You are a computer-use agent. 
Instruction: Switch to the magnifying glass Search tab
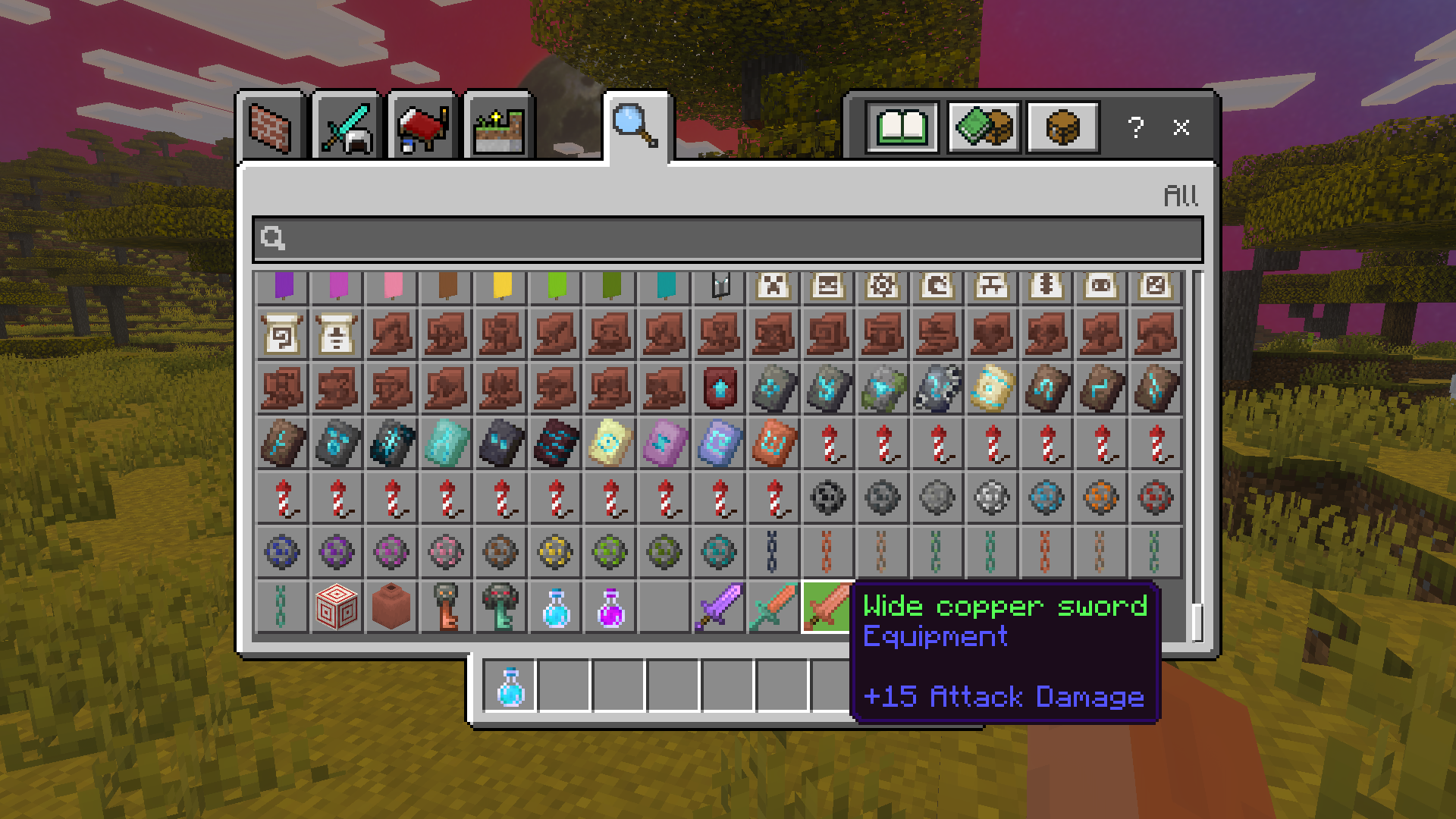click(635, 125)
